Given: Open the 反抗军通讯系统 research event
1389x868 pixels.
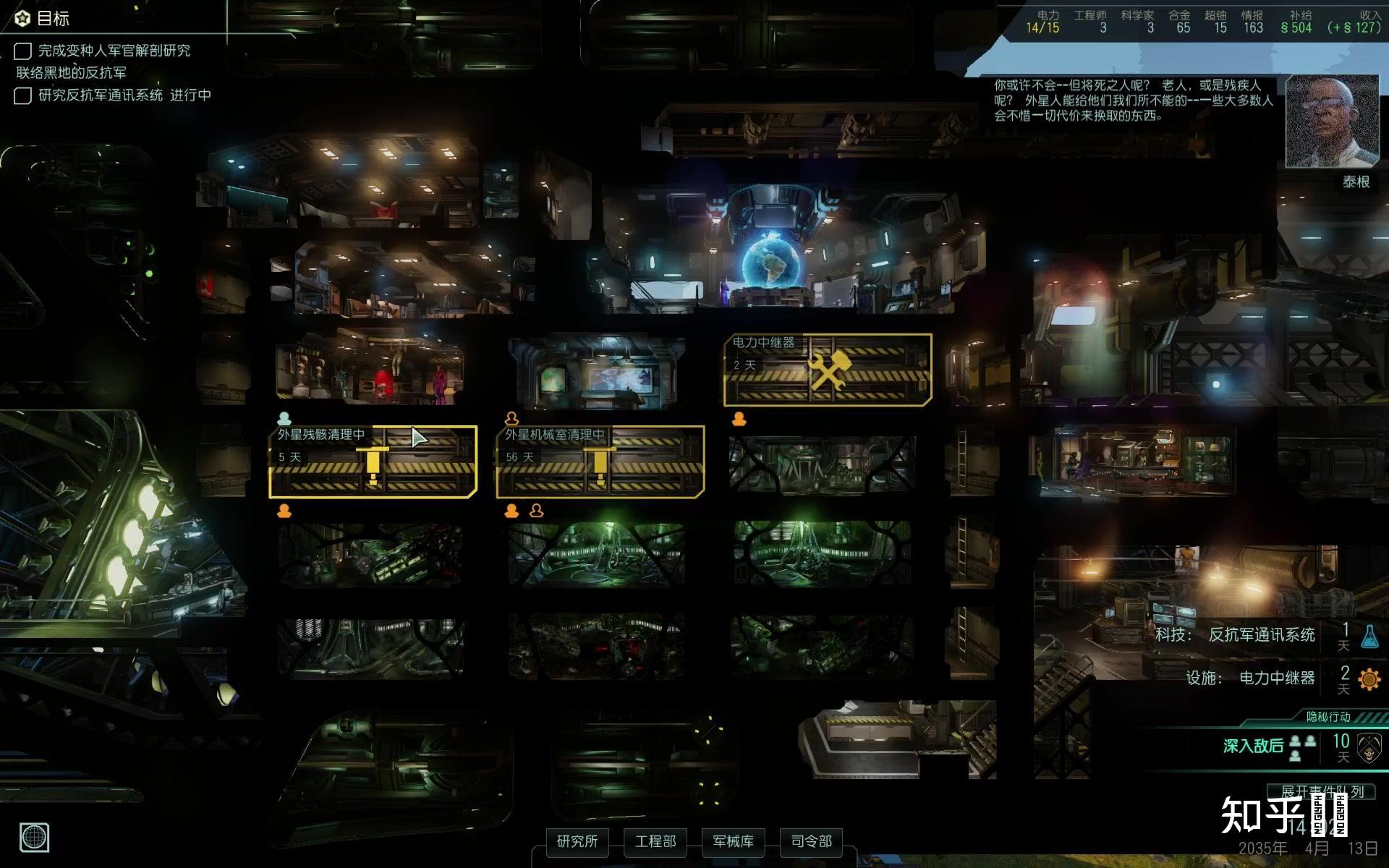Looking at the screenshot, I should click(x=1262, y=635).
